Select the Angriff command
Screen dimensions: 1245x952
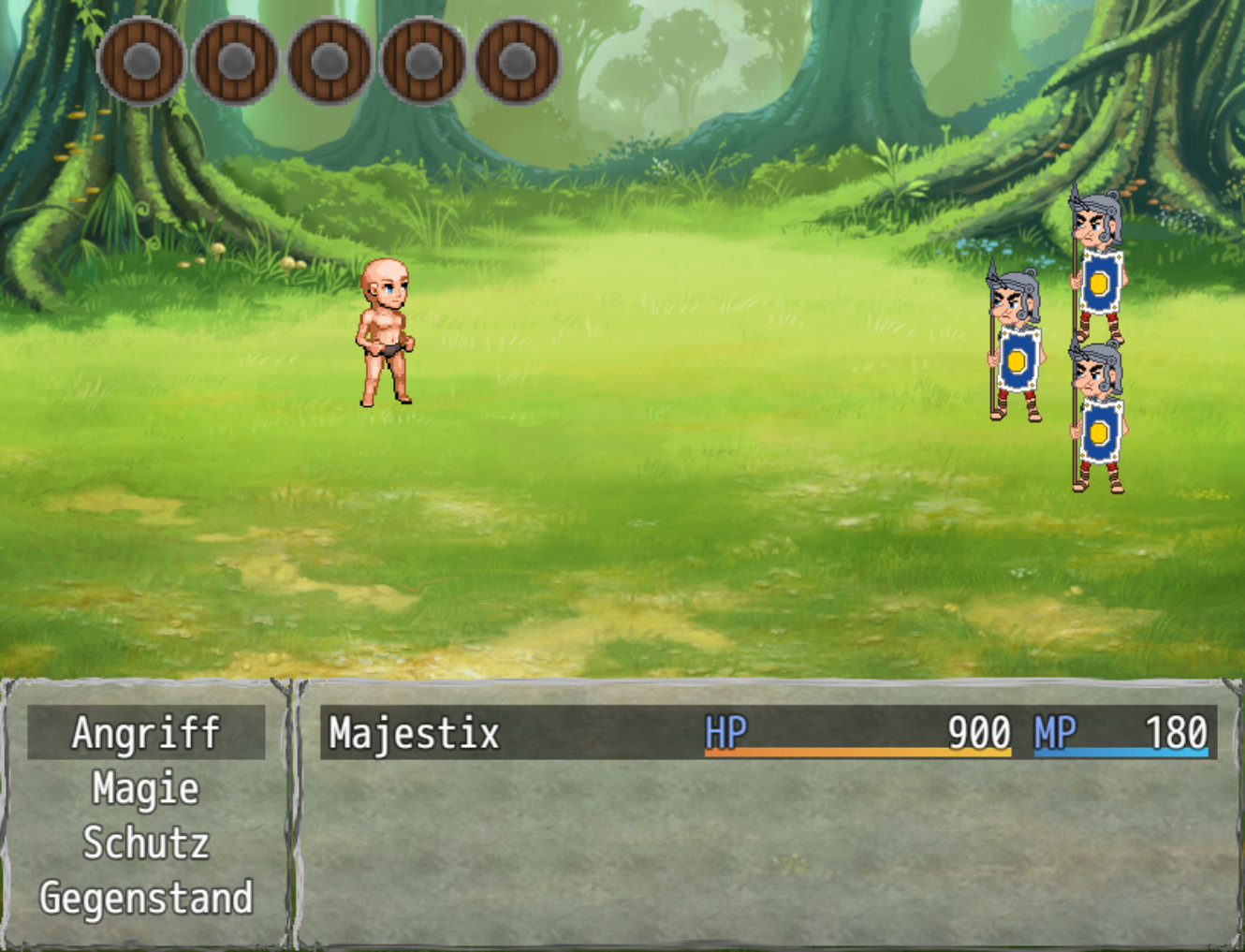pyautogui.click(x=146, y=733)
